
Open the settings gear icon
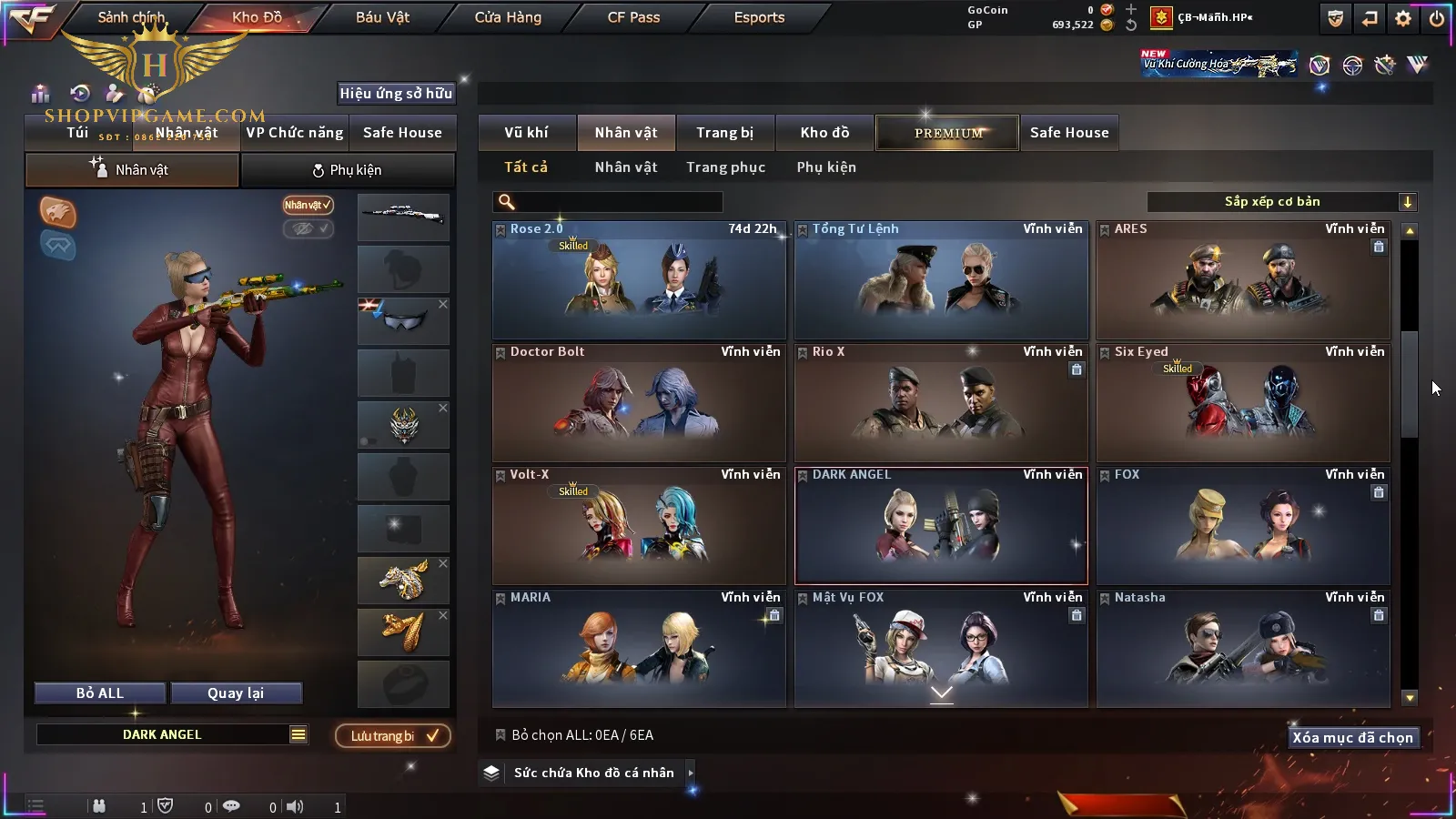(1403, 18)
